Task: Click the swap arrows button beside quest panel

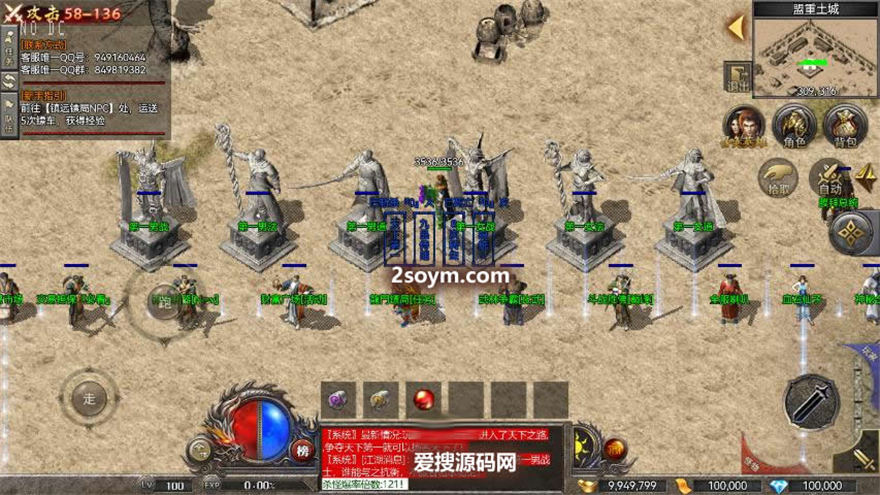Action: coord(9,81)
